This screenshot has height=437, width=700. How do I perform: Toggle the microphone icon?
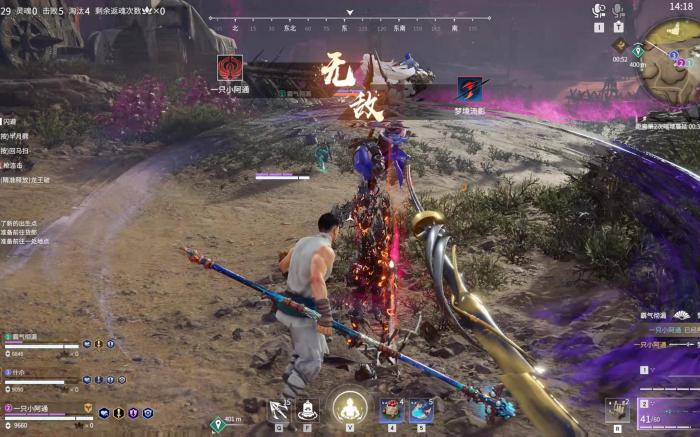click(x=618, y=11)
